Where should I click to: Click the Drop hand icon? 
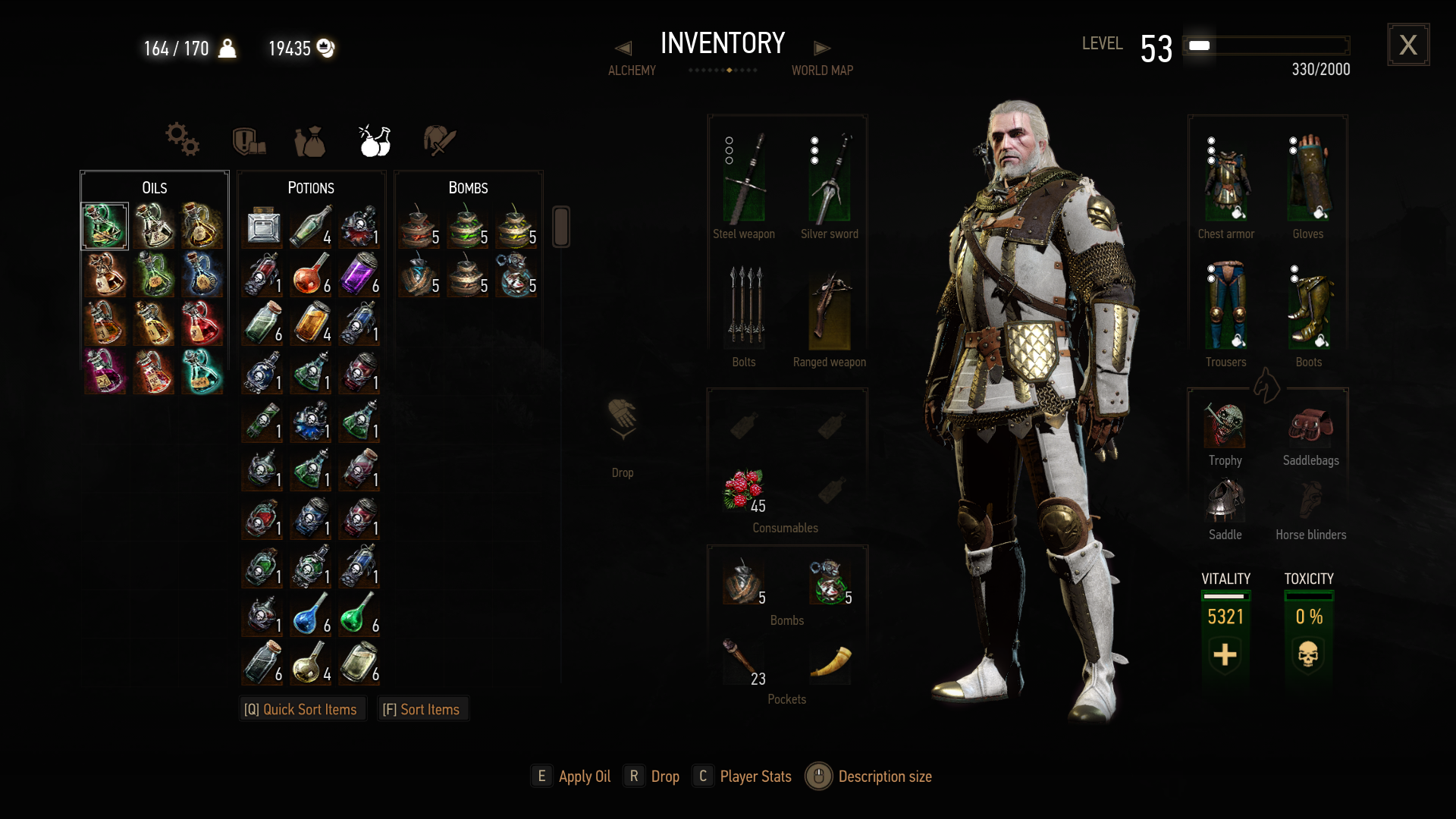tap(623, 418)
